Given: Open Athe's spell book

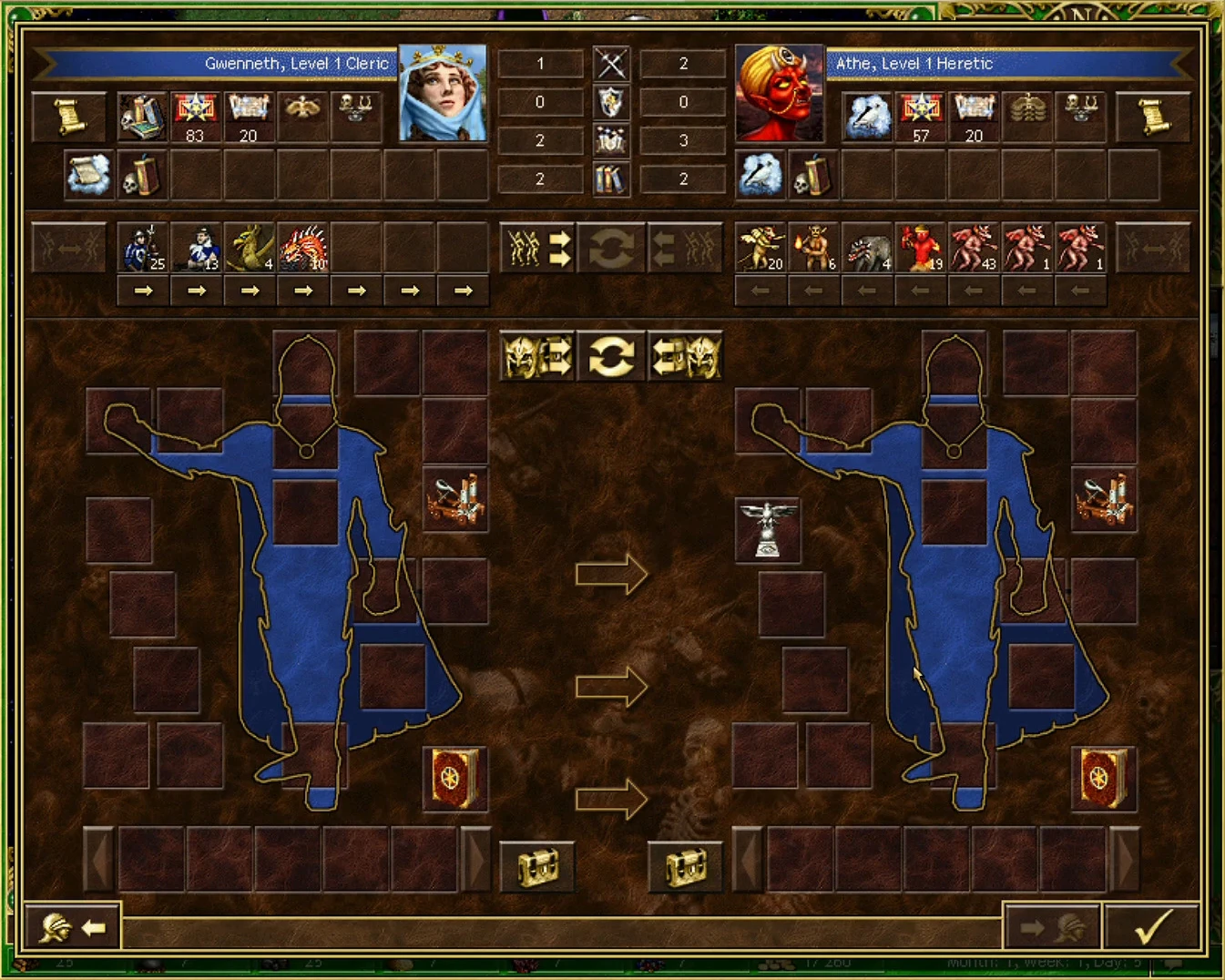Looking at the screenshot, I should (x=1103, y=779).
